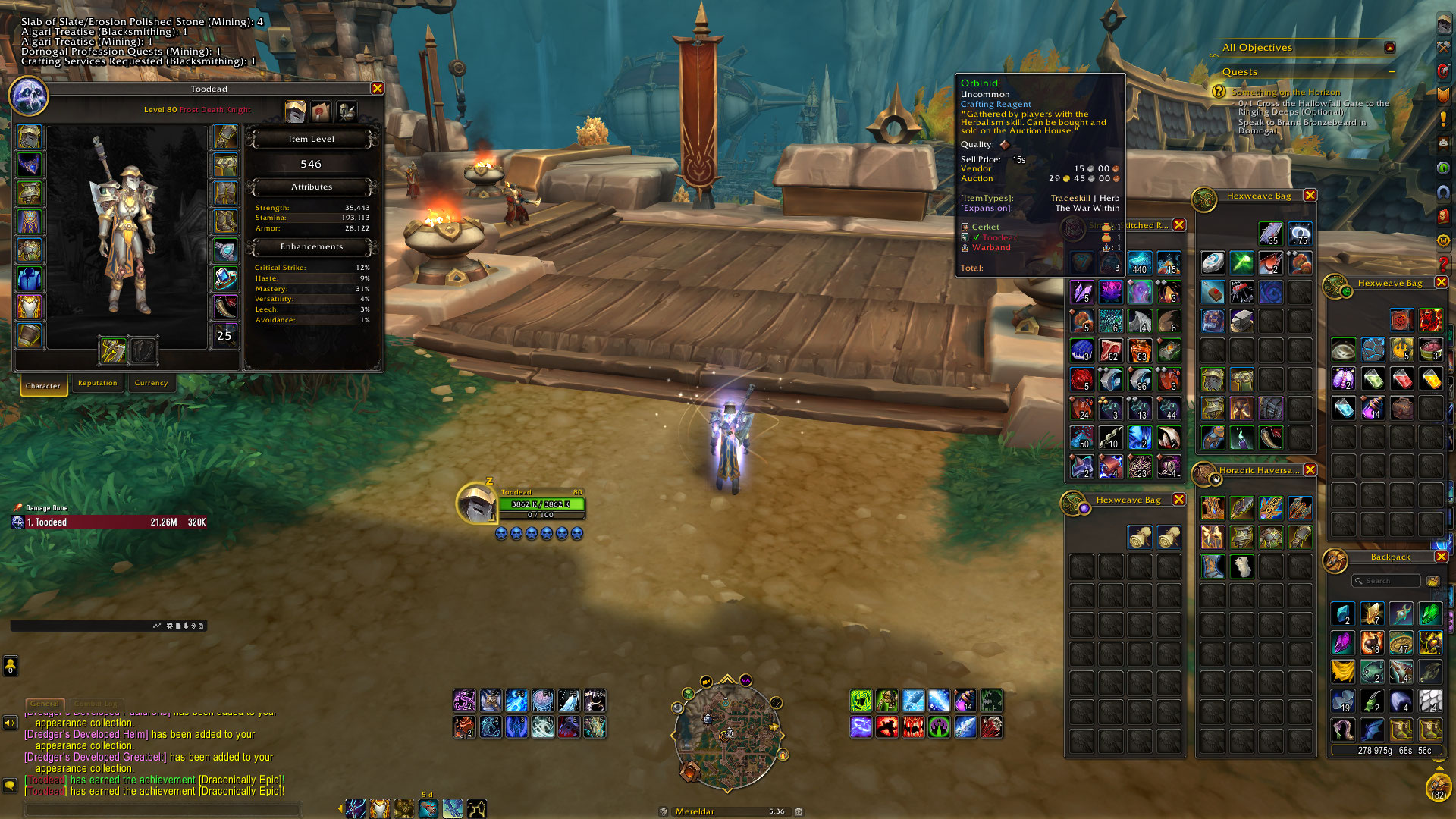Viewport: 1456px width, 819px height.
Task: Collapse the Quests tracker section
Action: coord(1392,72)
